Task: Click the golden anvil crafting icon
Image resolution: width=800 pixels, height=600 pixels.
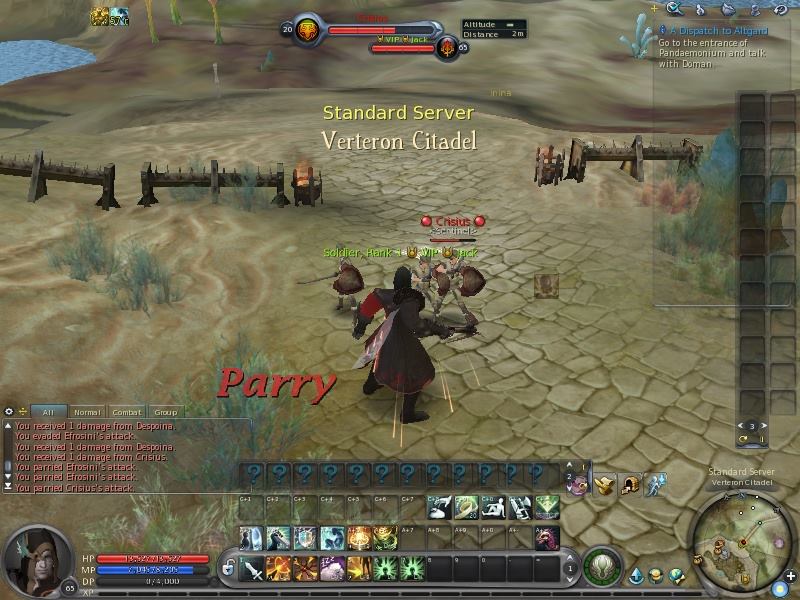Action: pos(603,484)
